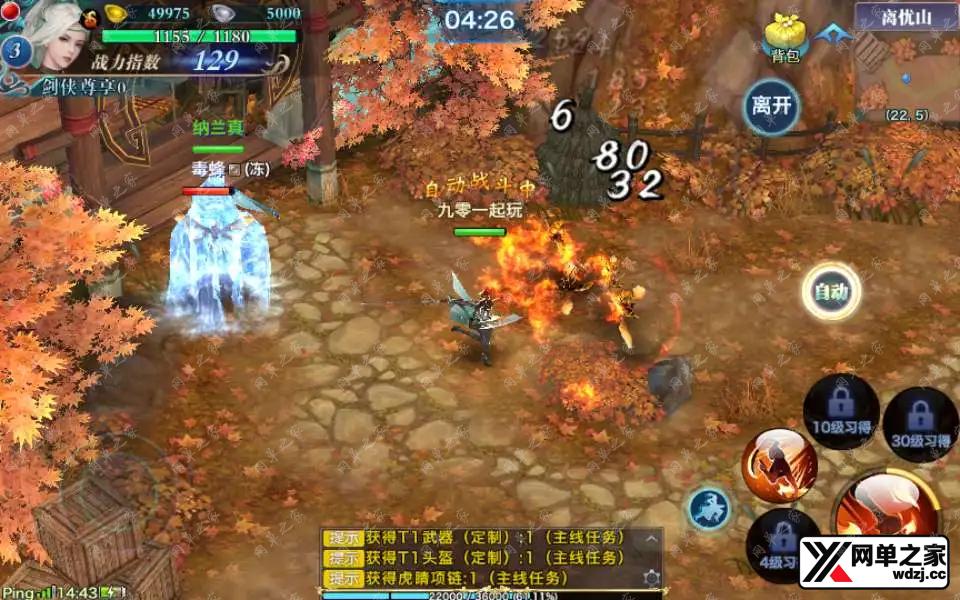Click the blue winged arrow icon

[x=828, y=35]
